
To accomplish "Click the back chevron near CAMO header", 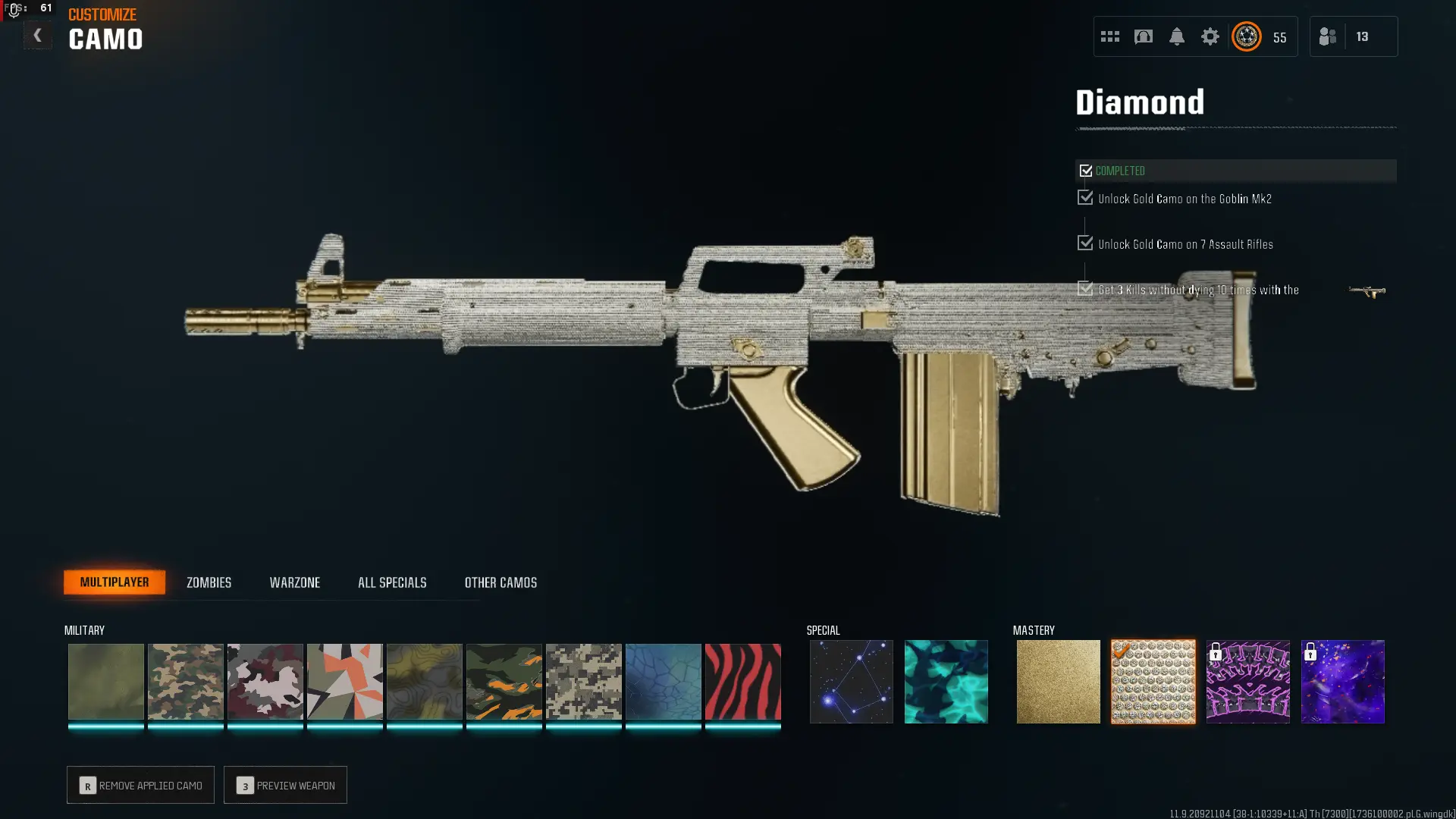I will coord(36,34).
